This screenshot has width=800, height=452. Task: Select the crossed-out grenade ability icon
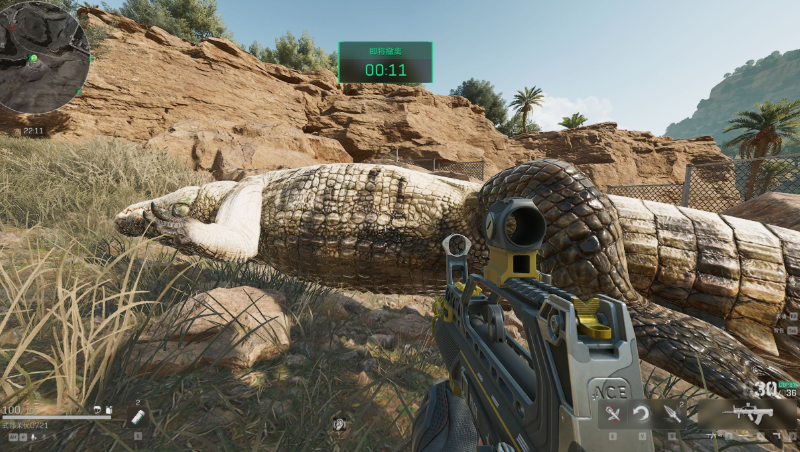point(614,414)
